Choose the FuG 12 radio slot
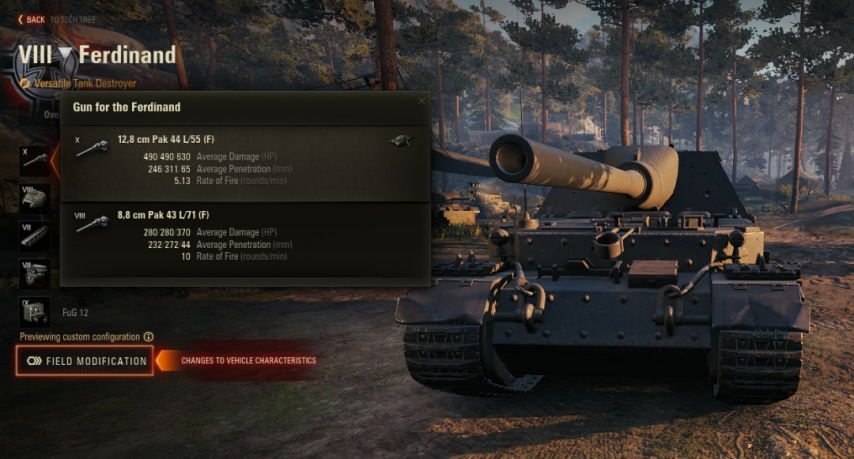The image size is (854, 459). (x=35, y=310)
